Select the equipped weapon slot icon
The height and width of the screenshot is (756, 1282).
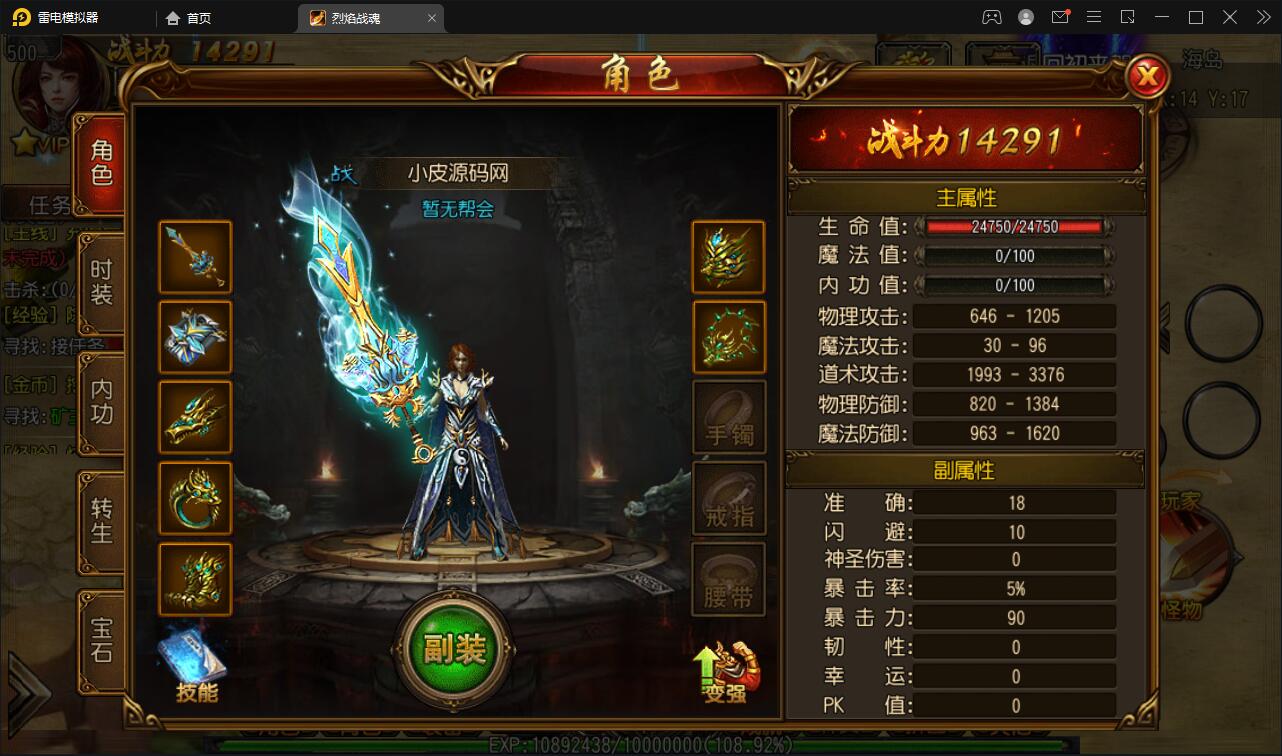[196, 257]
